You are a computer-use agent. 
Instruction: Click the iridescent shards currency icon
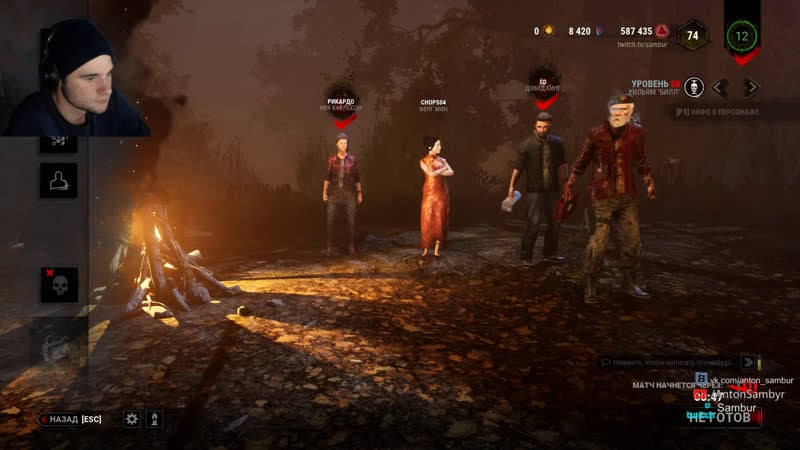599,31
